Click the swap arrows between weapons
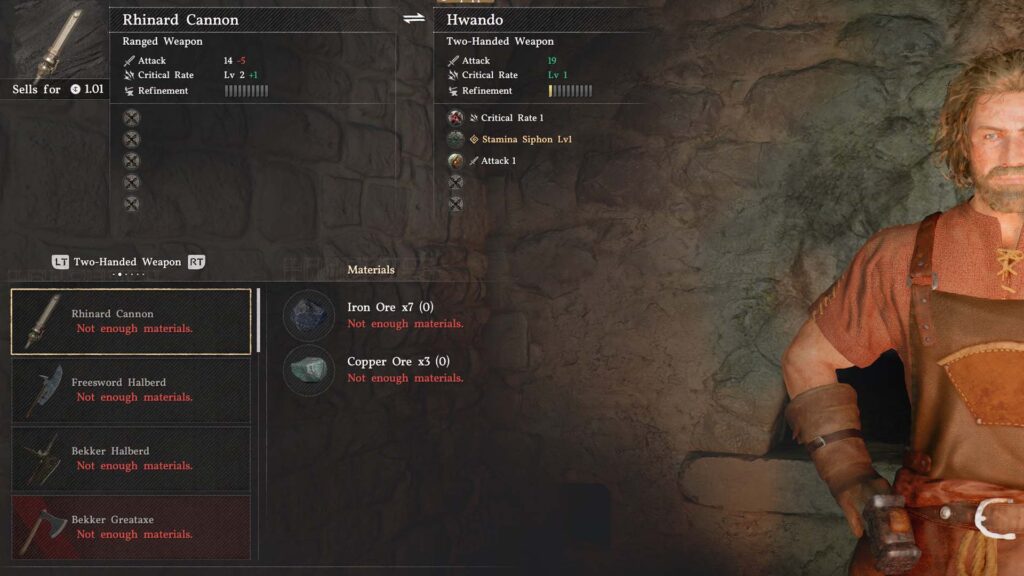Screen dimensions: 1024x576 (414, 19)
